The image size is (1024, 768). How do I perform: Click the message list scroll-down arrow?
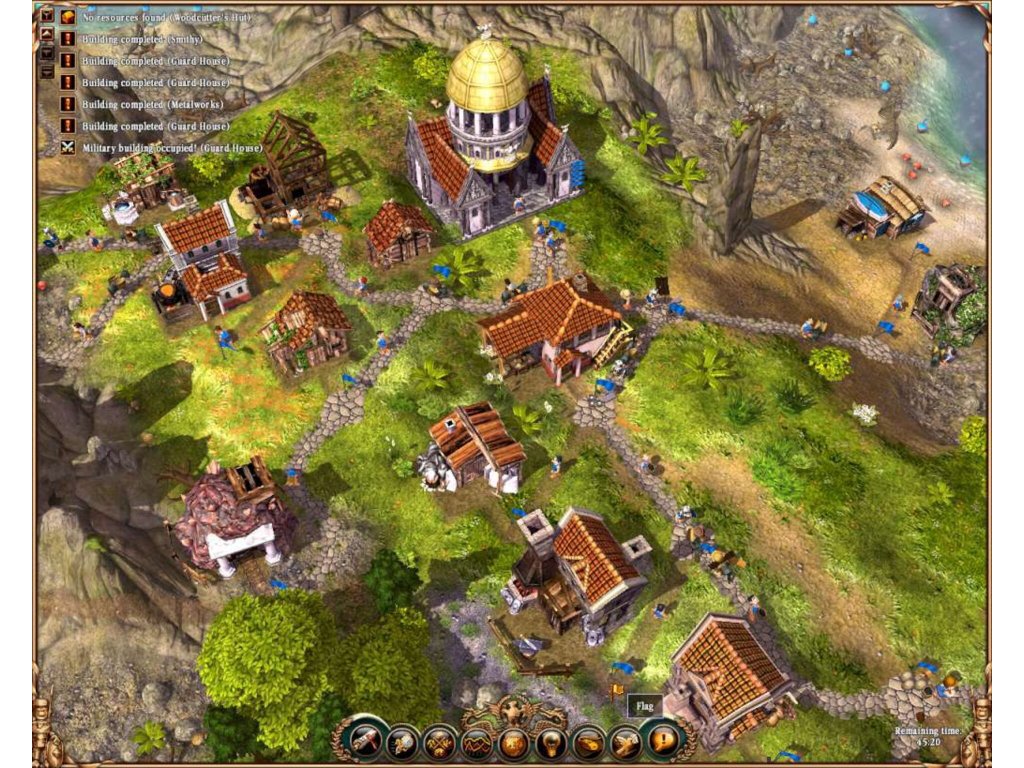46,53
